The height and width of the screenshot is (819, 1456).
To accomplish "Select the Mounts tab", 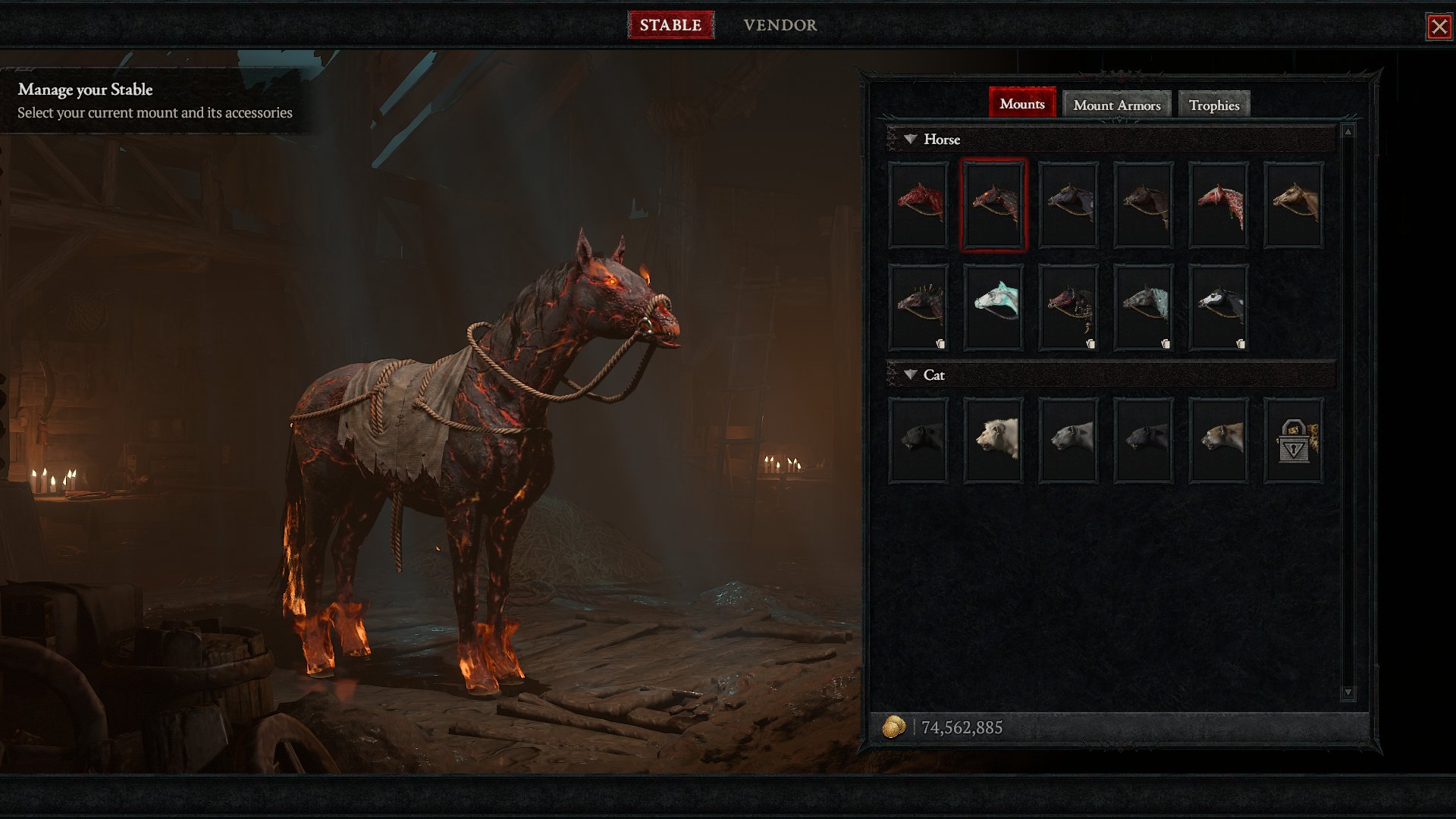I will (1021, 103).
